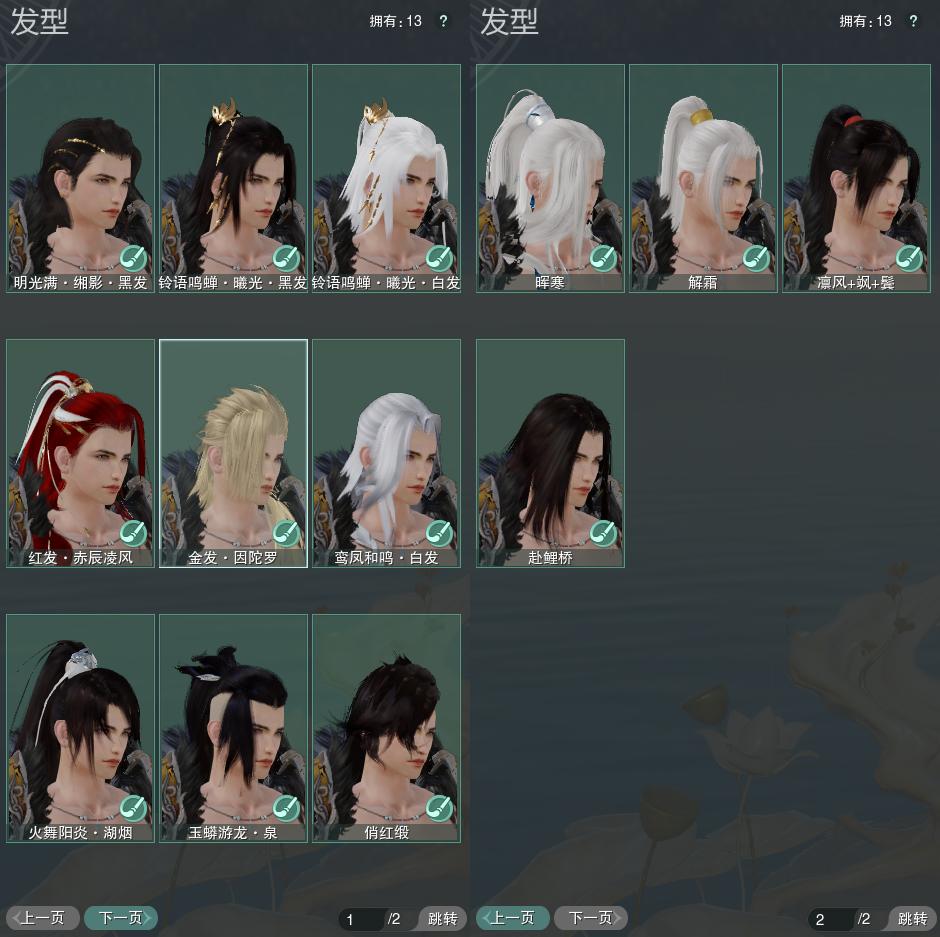Select the red 红发·赤辰凌风 hairstyle
Image resolution: width=940 pixels, height=937 pixels.
pos(80,445)
